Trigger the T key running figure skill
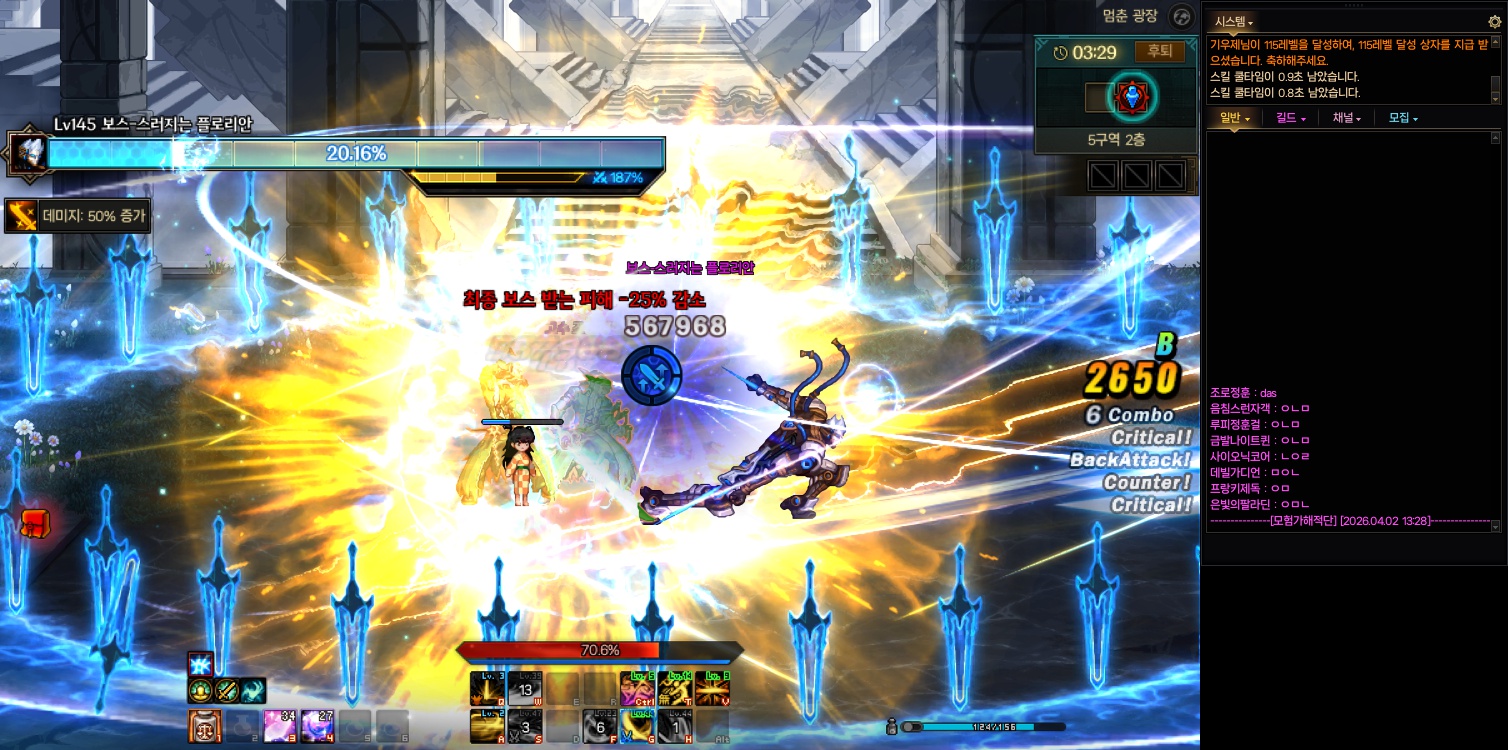 point(675,688)
